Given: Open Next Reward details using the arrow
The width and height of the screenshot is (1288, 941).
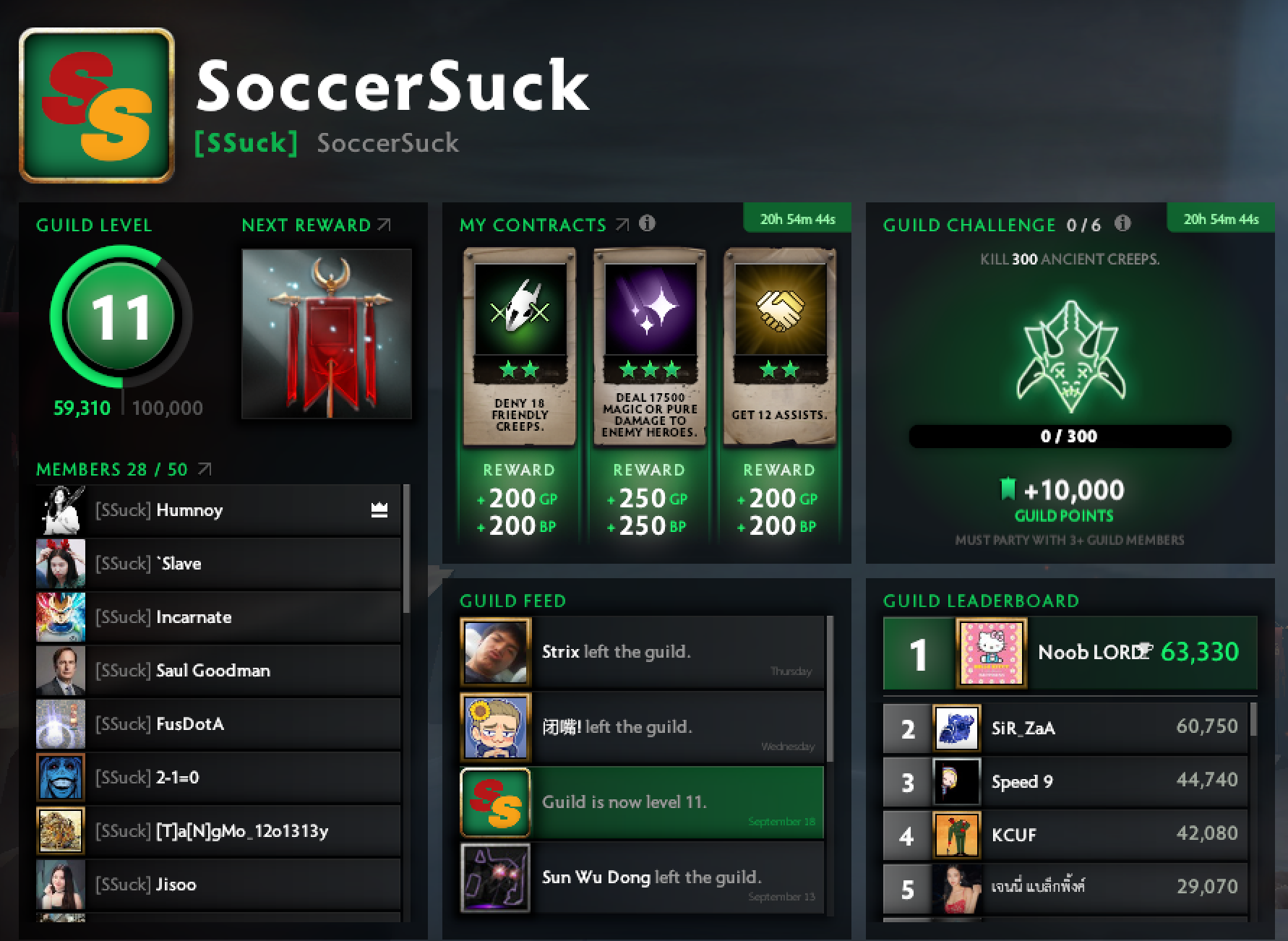Looking at the screenshot, I should click(x=385, y=224).
